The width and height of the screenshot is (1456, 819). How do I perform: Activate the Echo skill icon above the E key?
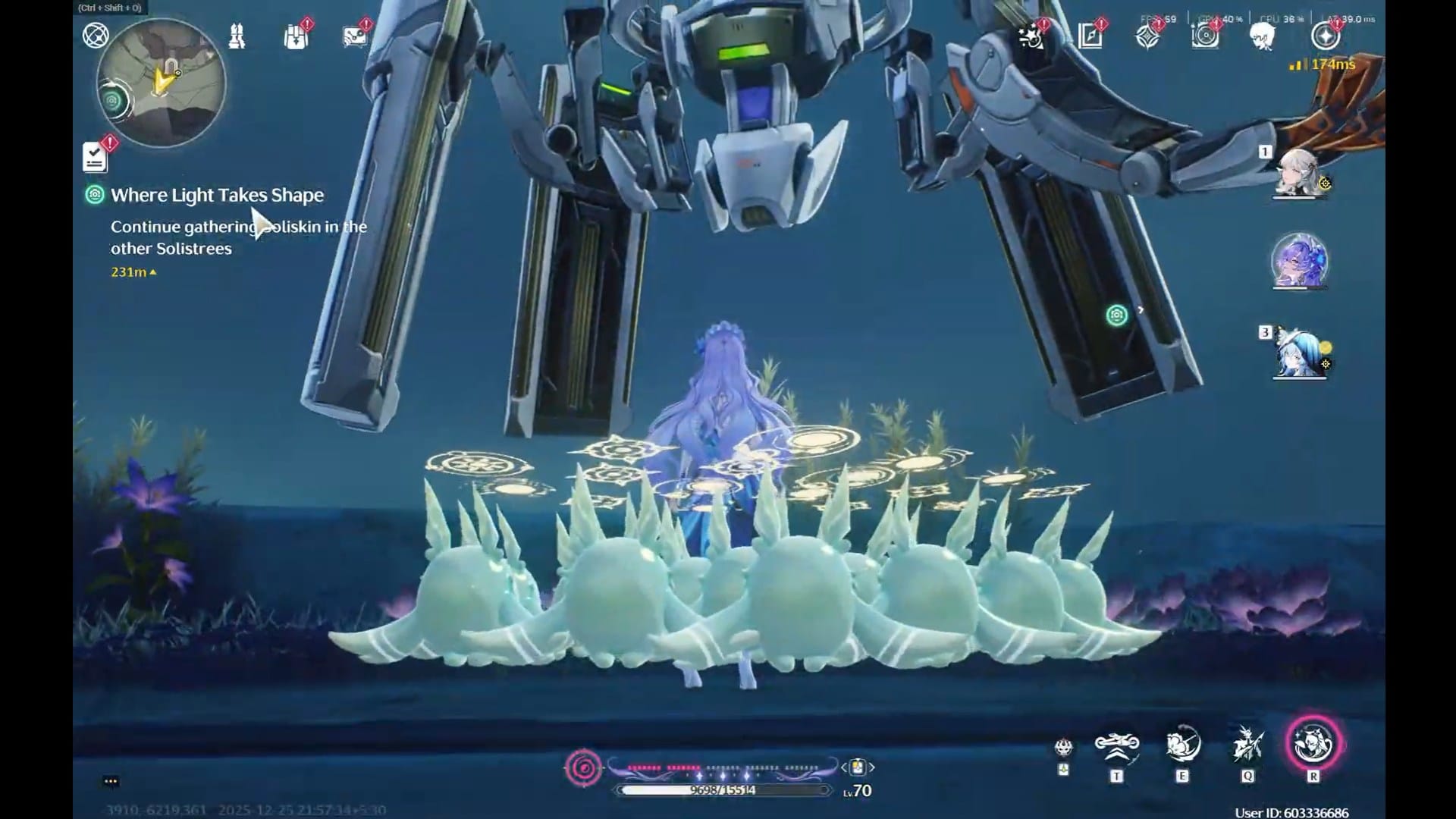[1180, 747]
